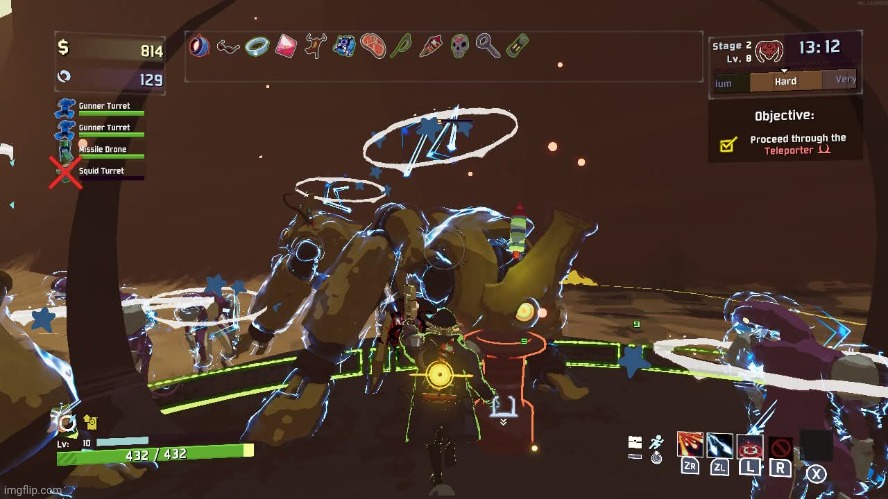Click the green skull mask item
The width and height of the screenshot is (888, 499).
(459, 46)
